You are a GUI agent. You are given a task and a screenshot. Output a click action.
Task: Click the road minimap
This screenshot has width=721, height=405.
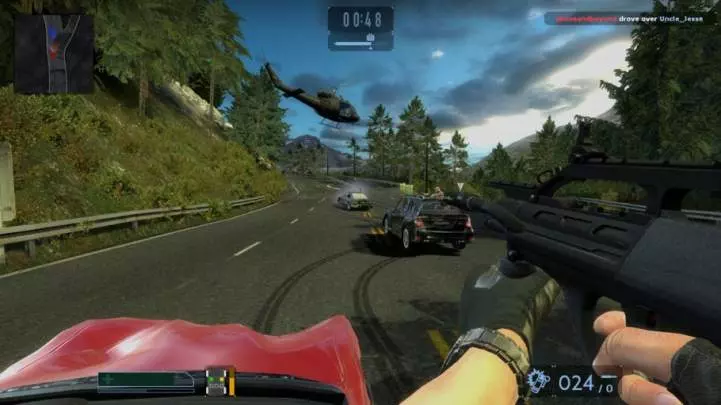pos(53,52)
